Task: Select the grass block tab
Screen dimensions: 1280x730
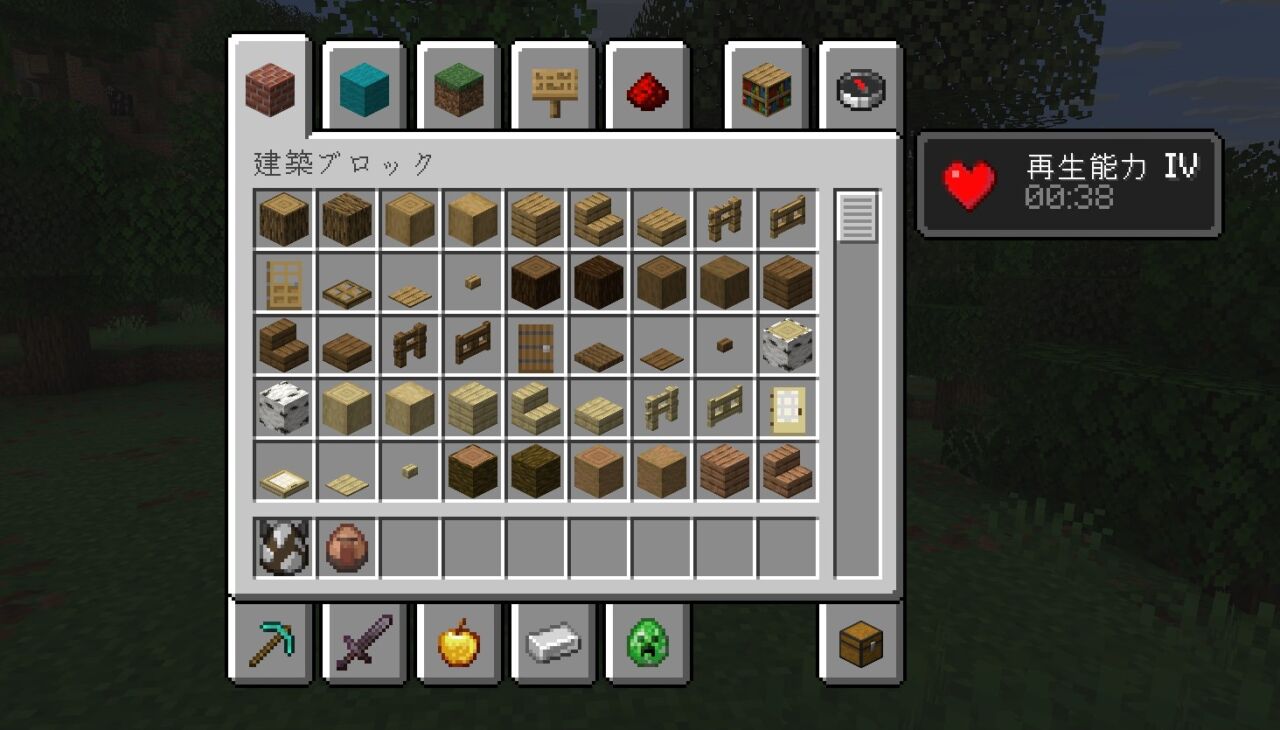Action: [458, 89]
